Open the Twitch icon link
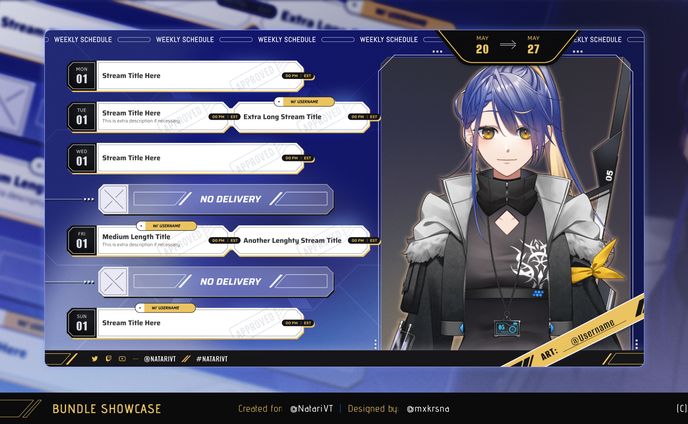This screenshot has width=688, height=424. point(109,358)
